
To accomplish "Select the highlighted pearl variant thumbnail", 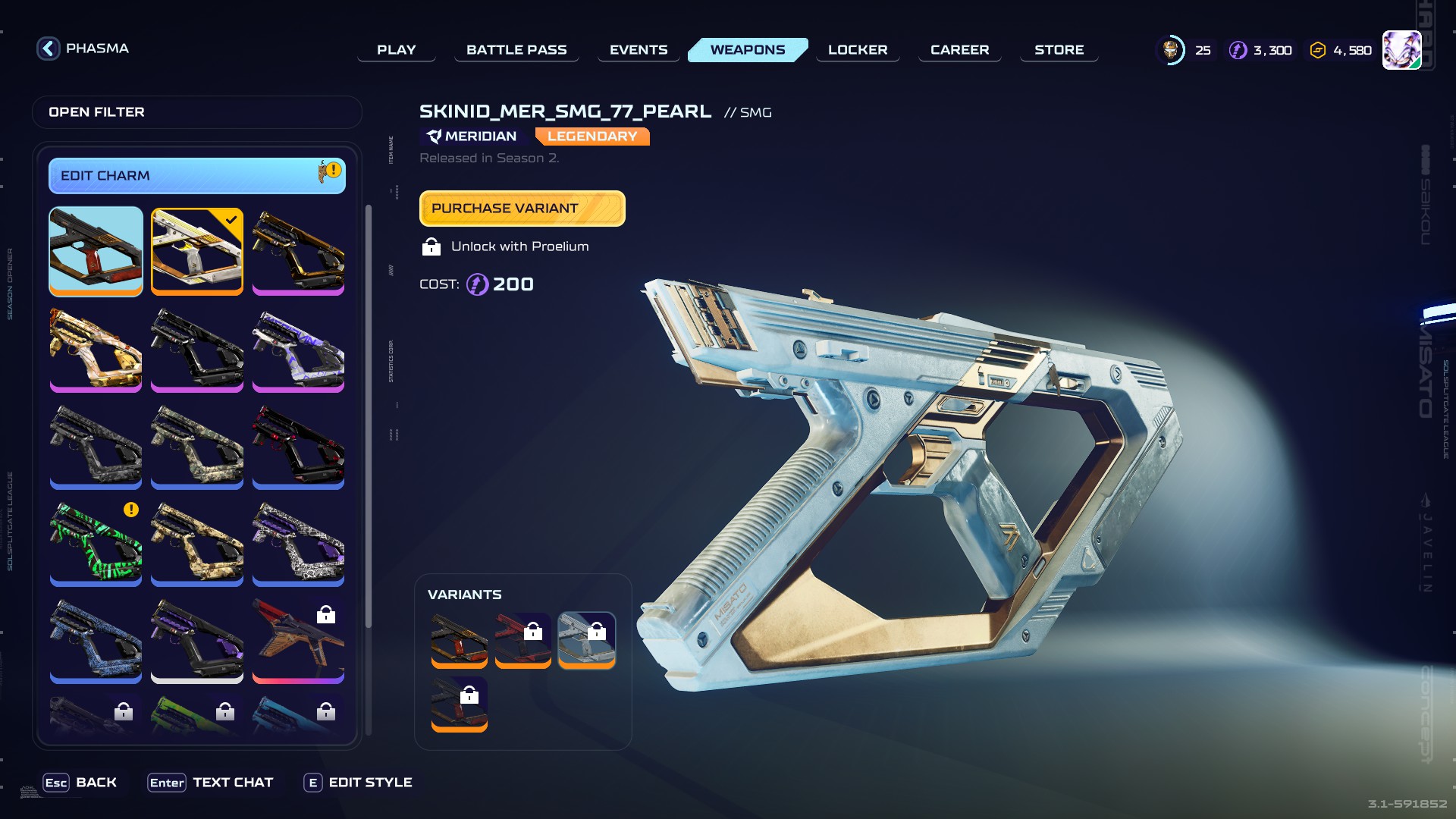I will pos(586,639).
